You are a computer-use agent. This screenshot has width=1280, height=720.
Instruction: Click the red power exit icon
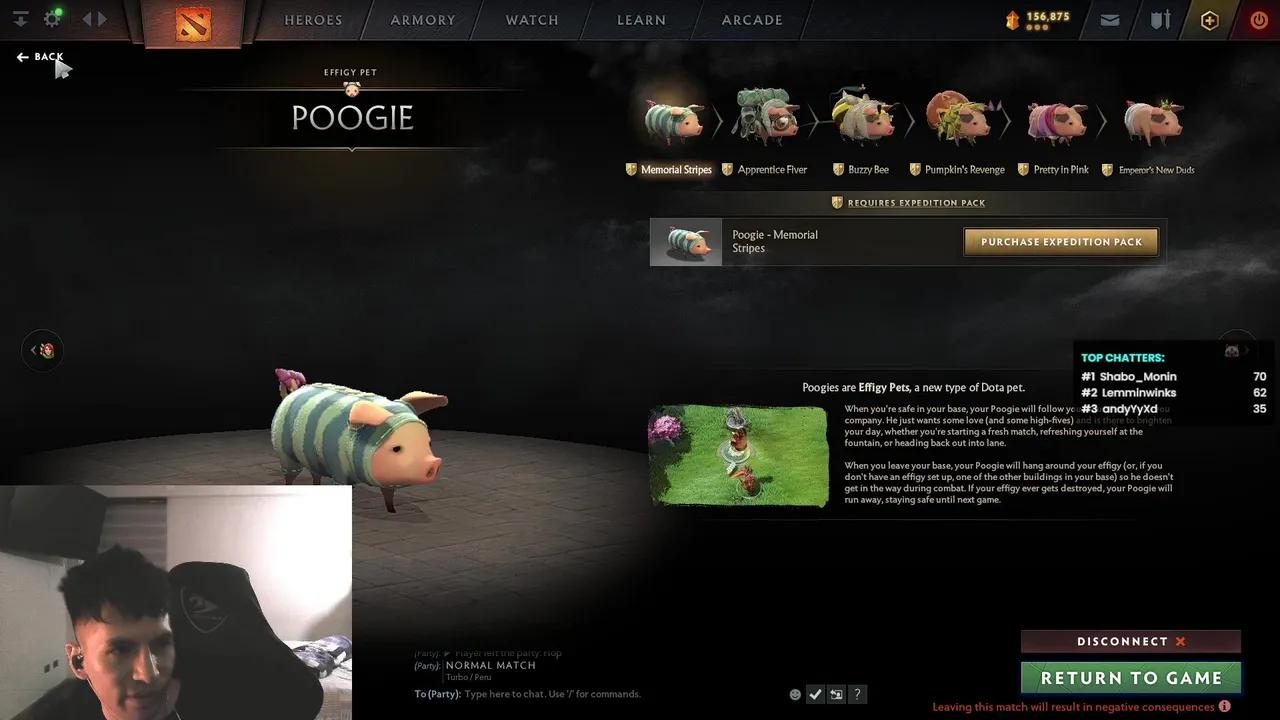click(x=1258, y=19)
